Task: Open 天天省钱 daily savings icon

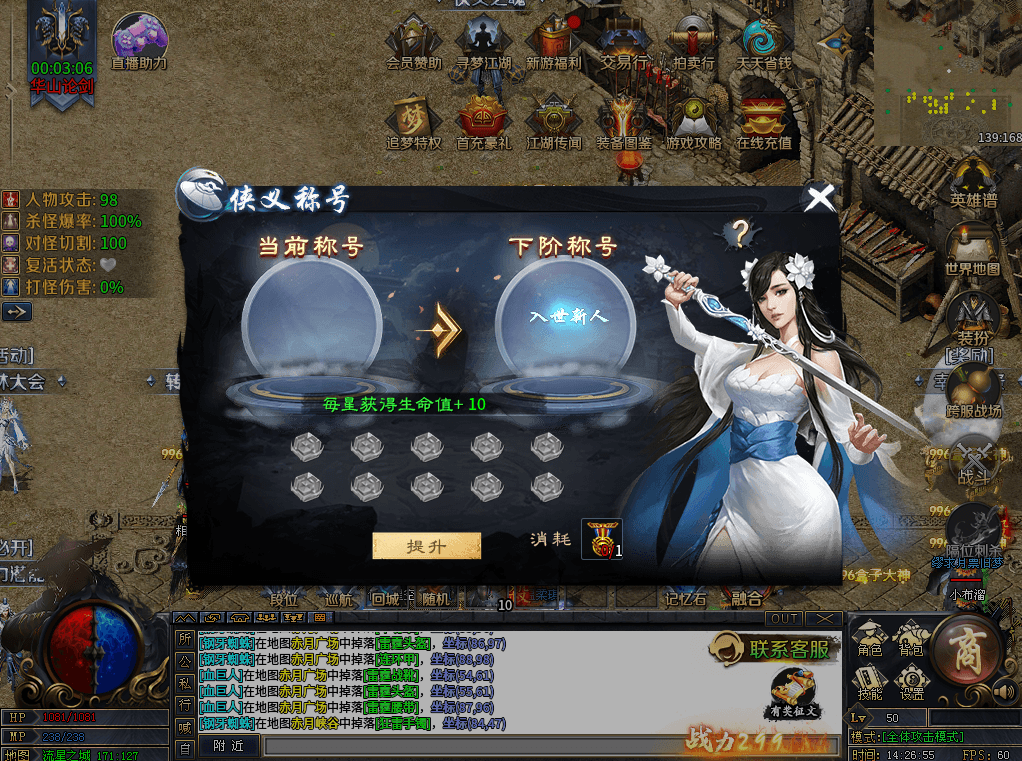Action: point(764,43)
